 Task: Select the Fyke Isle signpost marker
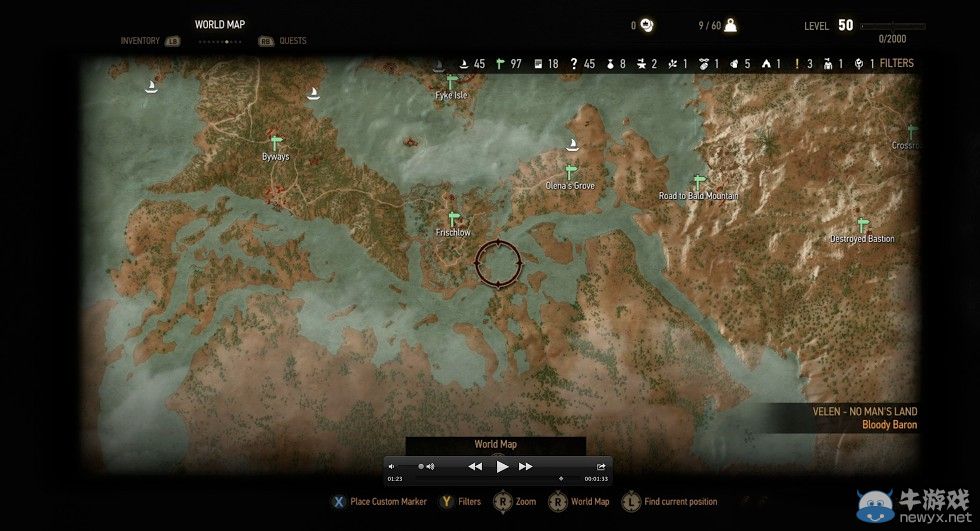click(452, 81)
